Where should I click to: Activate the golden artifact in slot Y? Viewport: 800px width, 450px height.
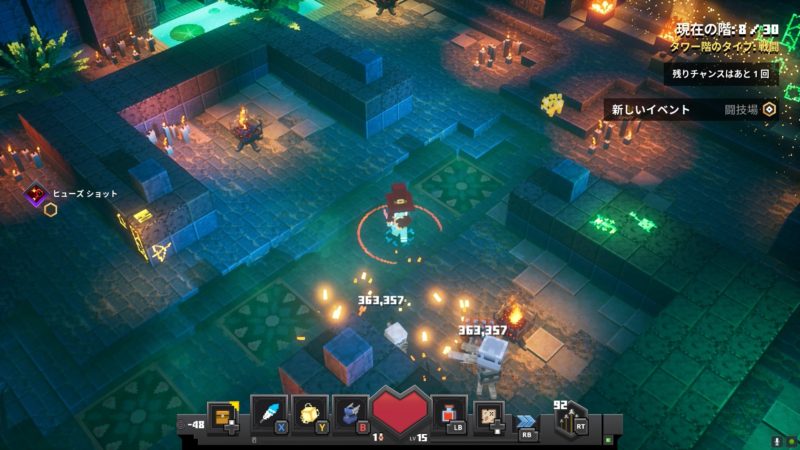309,413
